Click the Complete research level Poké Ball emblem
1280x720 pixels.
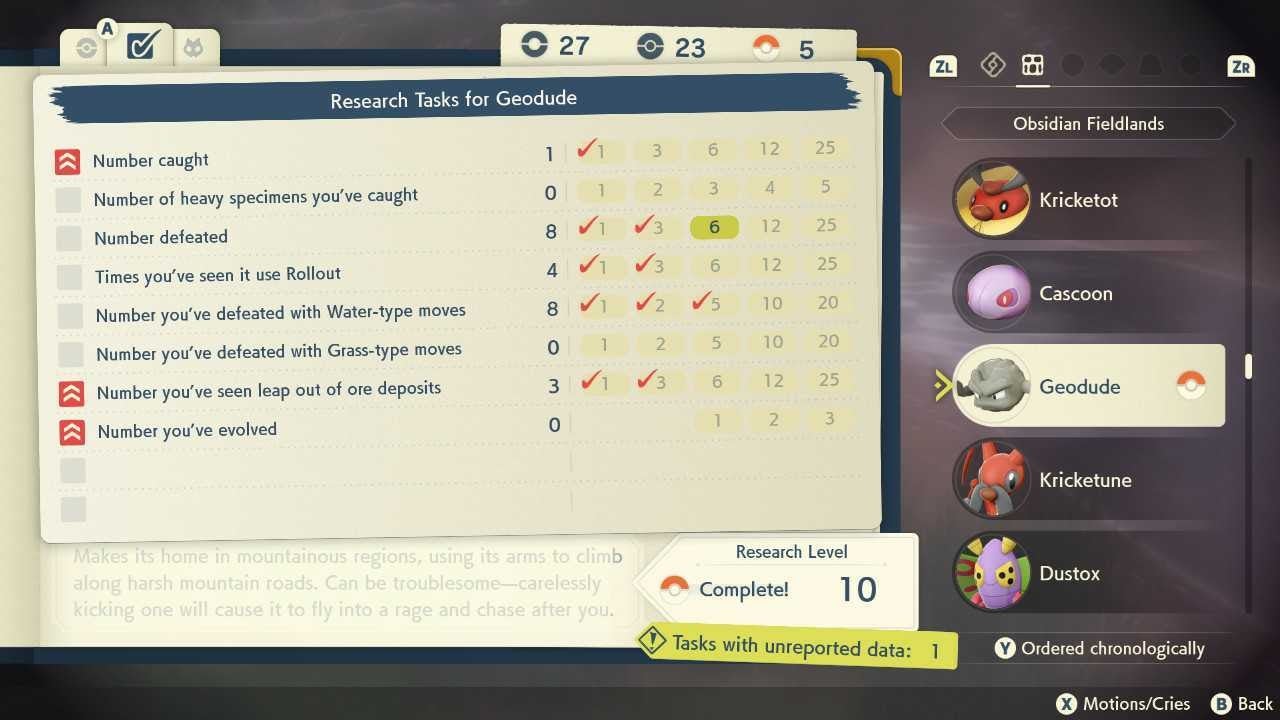click(x=676, y=589)
